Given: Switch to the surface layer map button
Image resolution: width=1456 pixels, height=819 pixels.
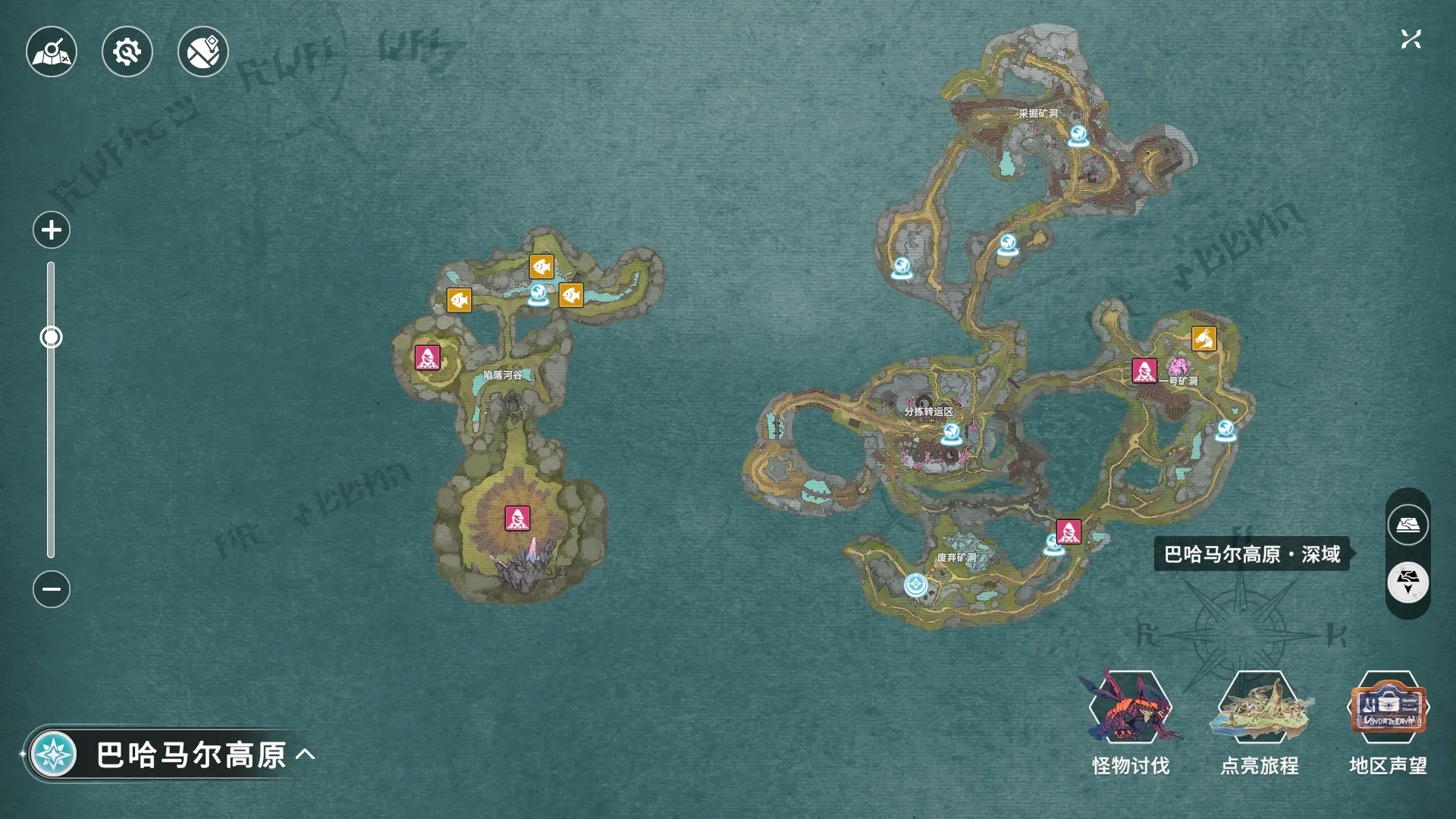Looking at the screenshot, I should coord(1408,525).
